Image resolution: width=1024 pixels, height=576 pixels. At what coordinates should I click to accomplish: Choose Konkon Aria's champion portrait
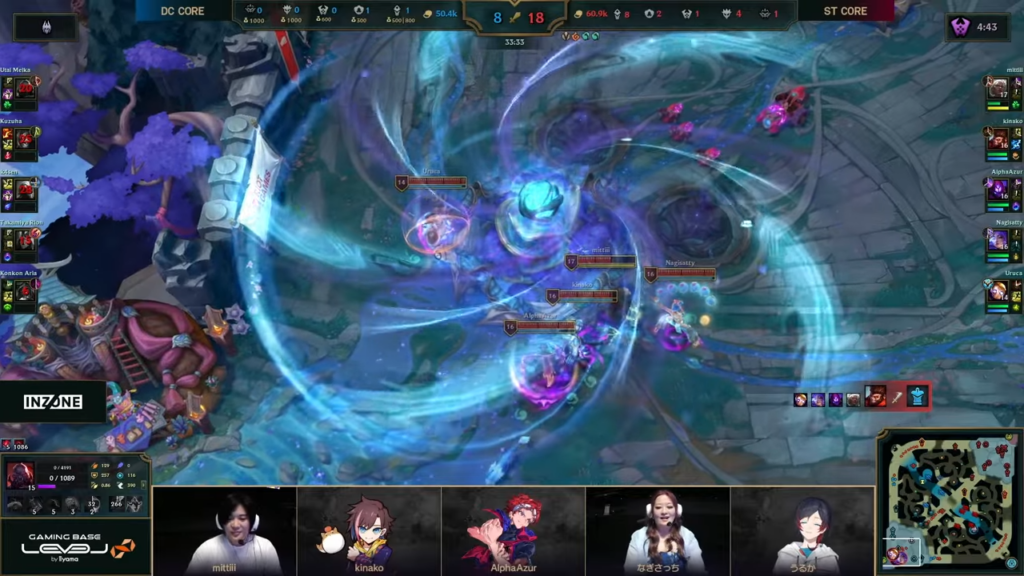pyautogui.click(x=25, y=290)
